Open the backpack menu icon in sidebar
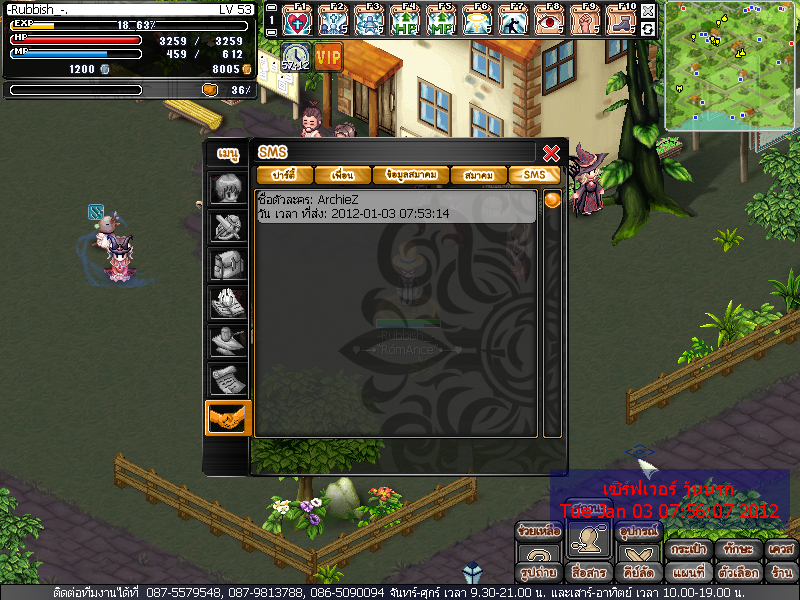800x600 pixels. (228, 265)
